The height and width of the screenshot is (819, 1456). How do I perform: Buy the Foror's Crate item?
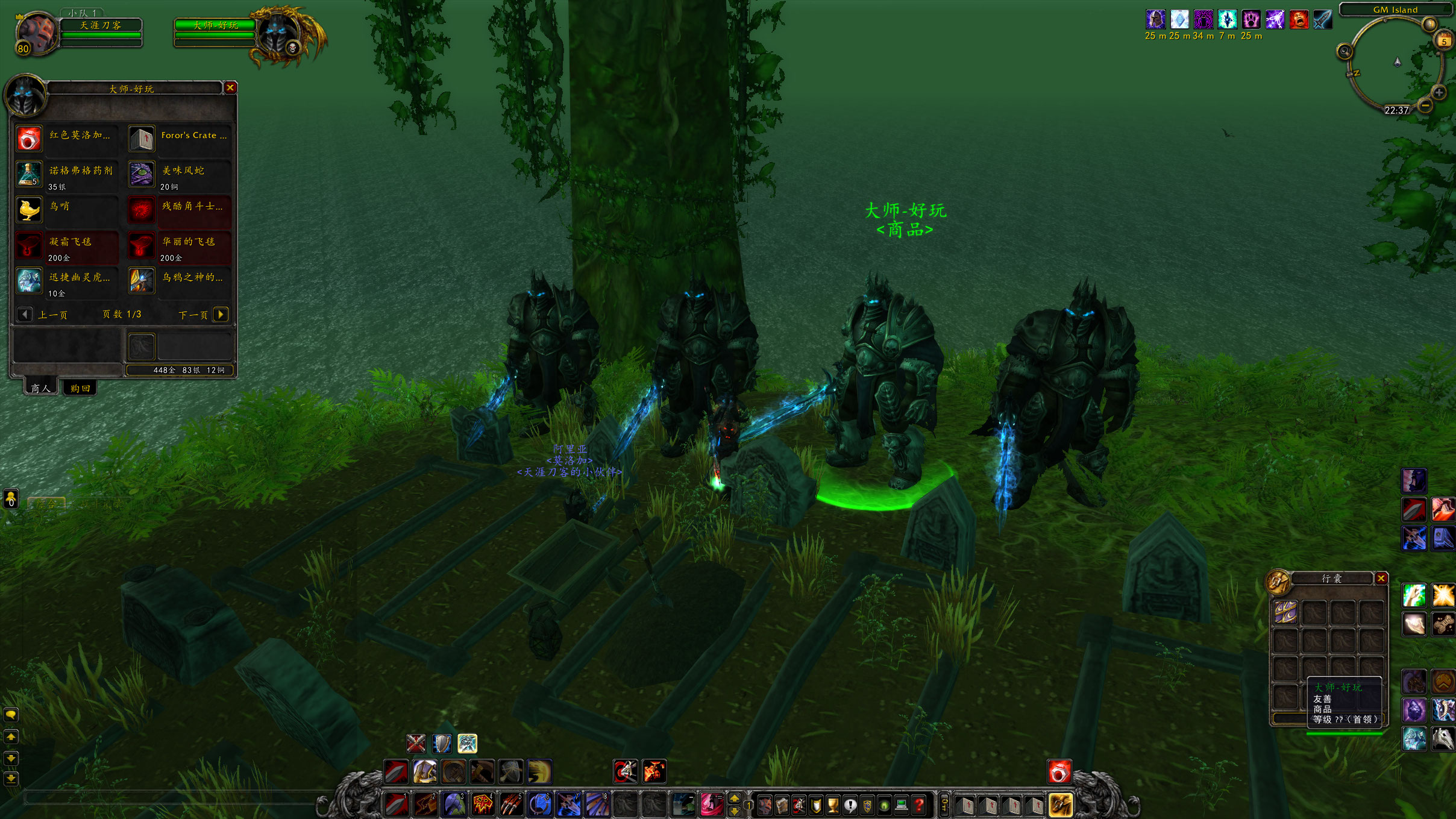[x=142, y=139]
